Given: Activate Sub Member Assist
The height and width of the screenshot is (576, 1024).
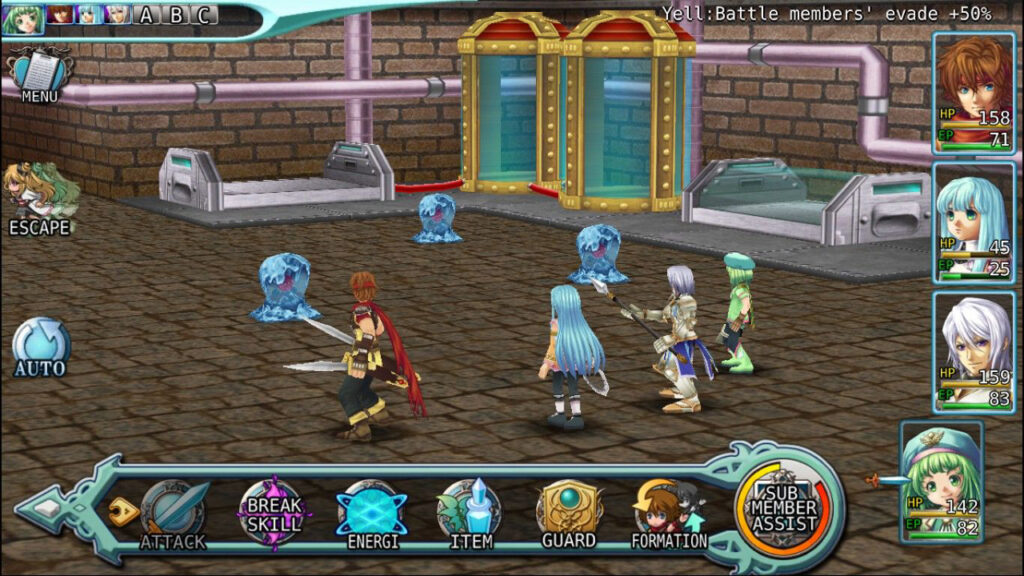Looking at the screenshot, I should click(x=785, y=507).
